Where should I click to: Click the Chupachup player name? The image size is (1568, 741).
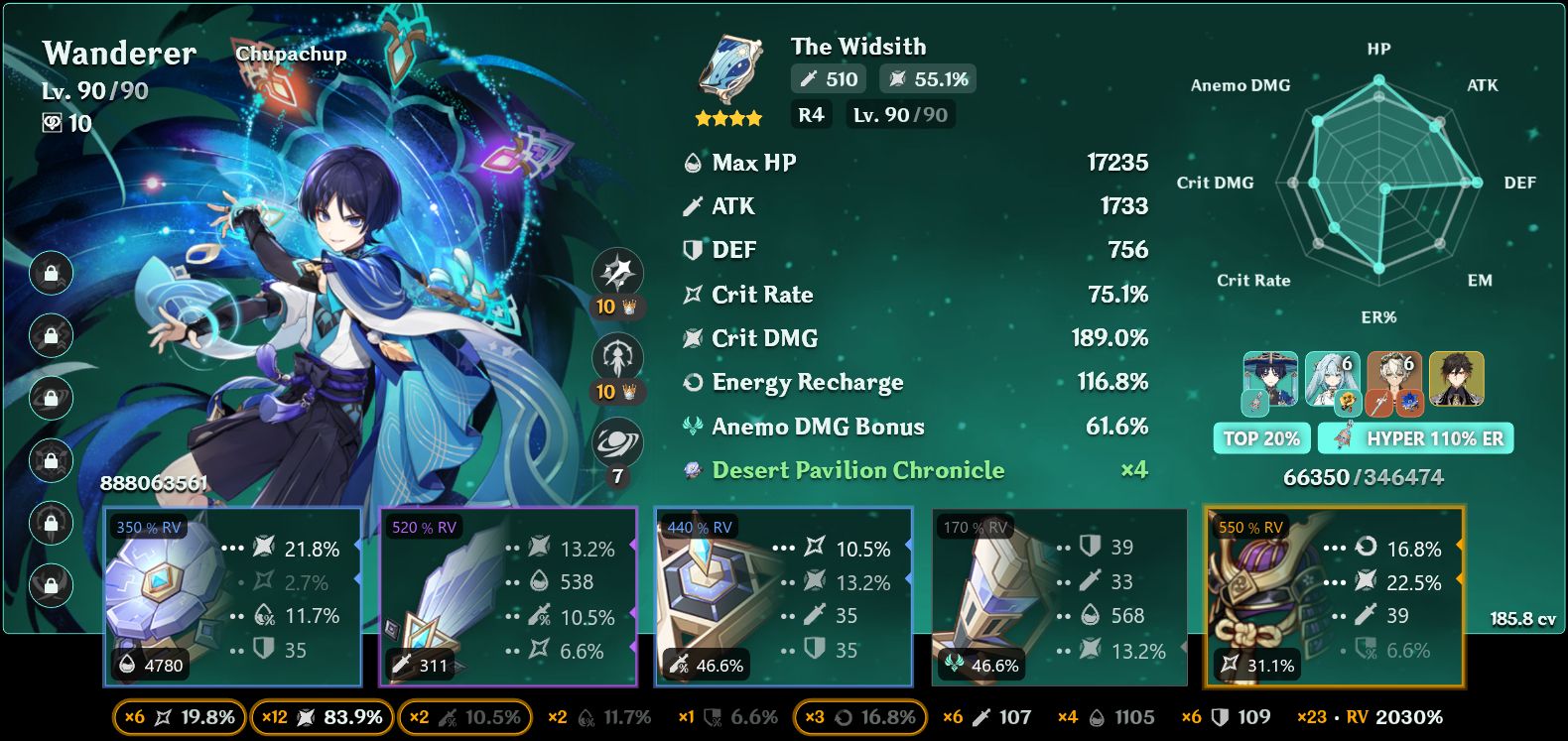291,54
